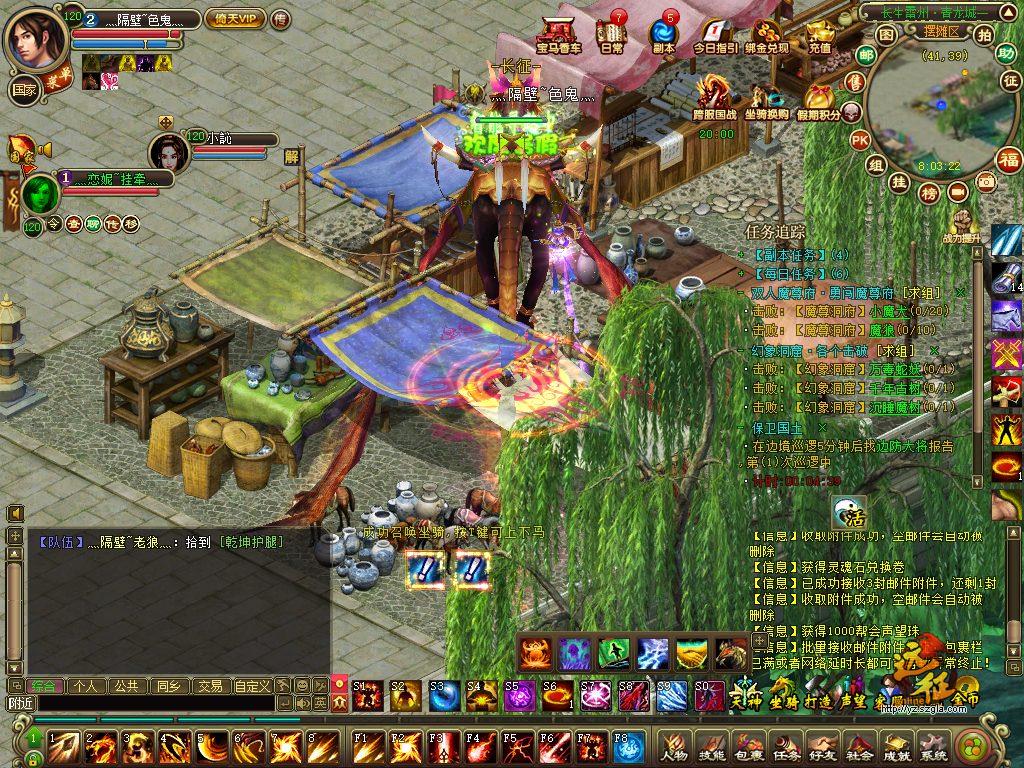This screenshot has height=768, width=1024.
Task: Click the 国家 (nation) button
Action: (24, 89)
